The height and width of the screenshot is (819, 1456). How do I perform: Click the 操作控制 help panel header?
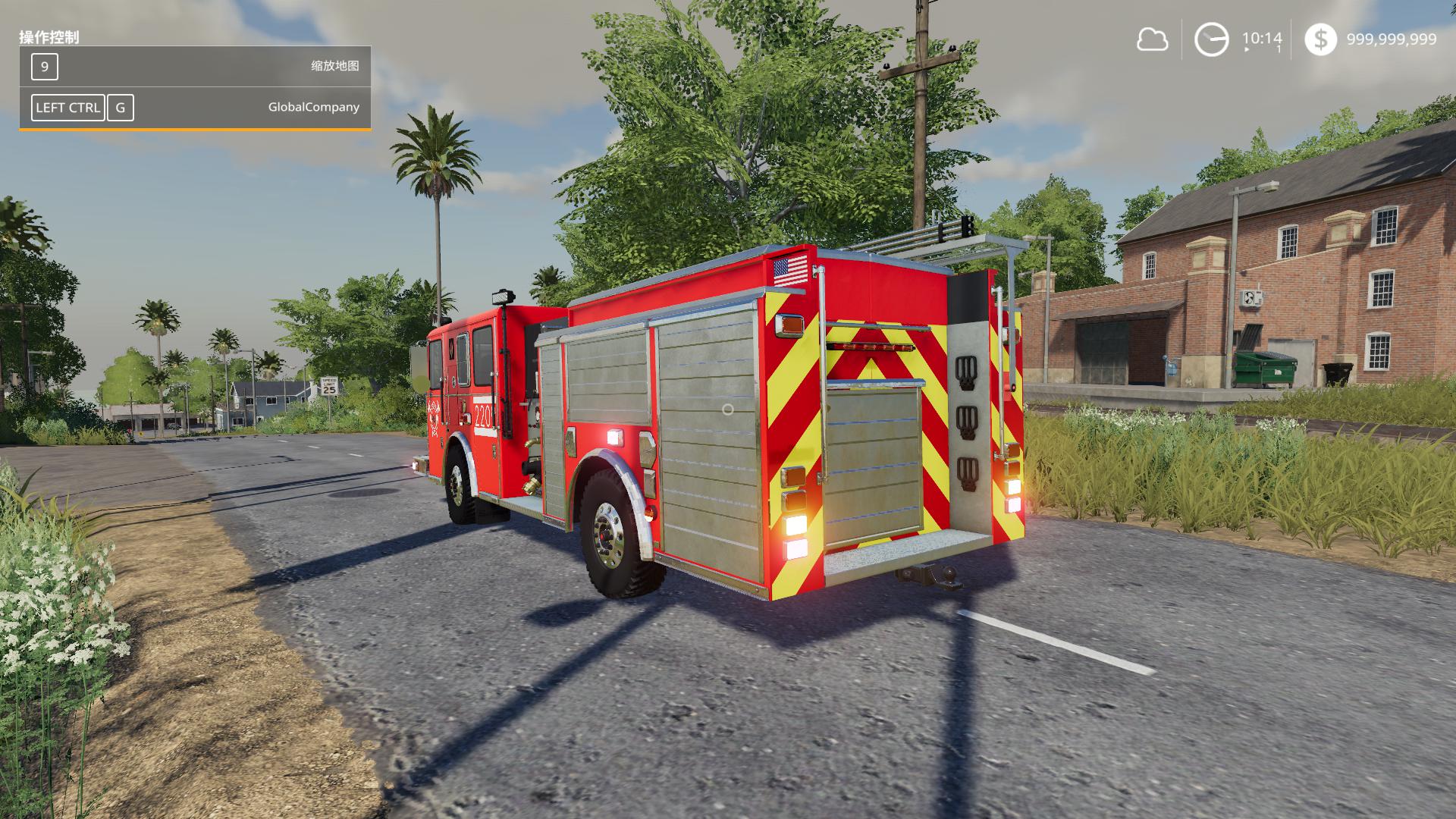click(50, 35)
